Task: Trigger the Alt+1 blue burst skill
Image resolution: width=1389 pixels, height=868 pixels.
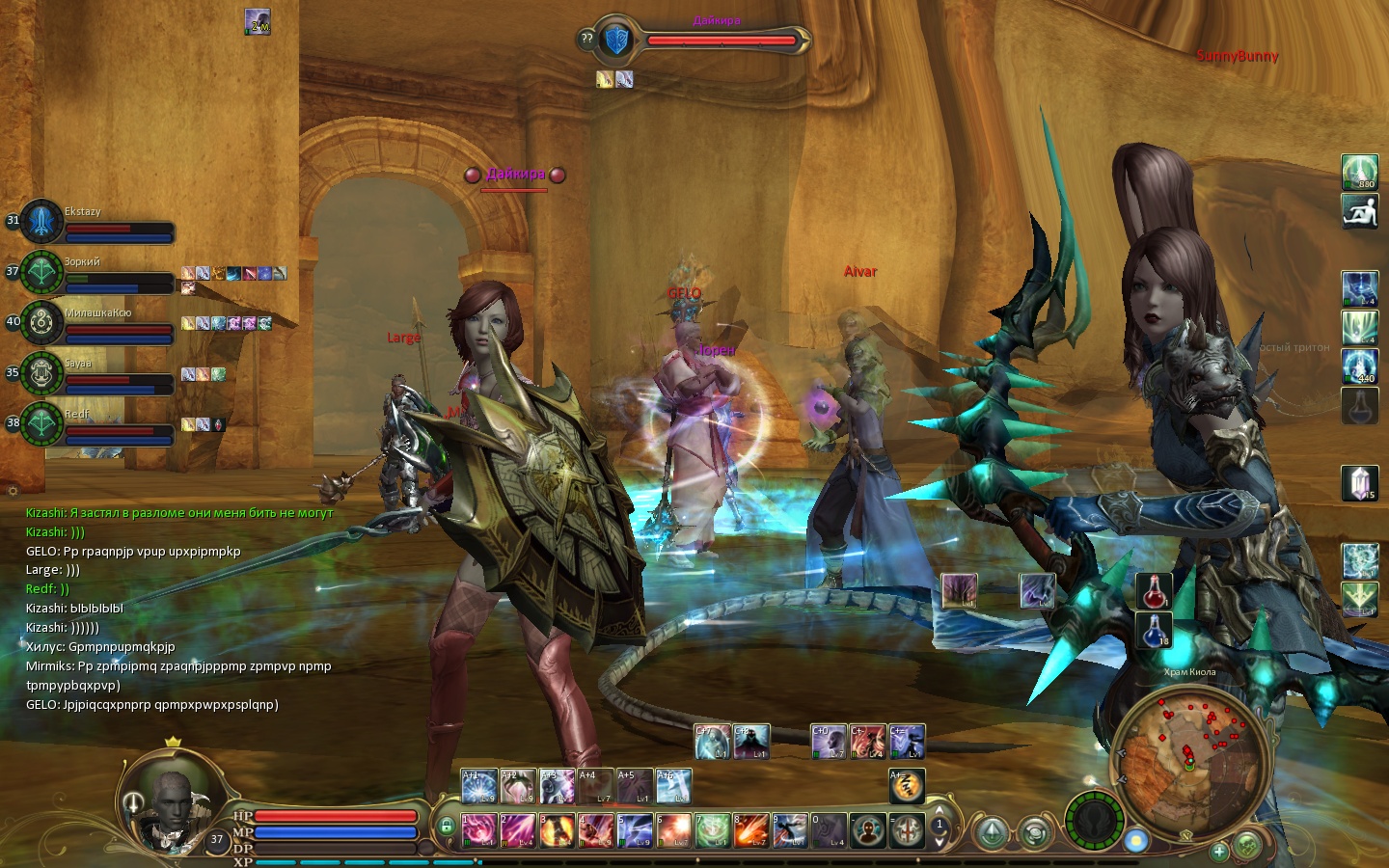Action: click(479, 786)
